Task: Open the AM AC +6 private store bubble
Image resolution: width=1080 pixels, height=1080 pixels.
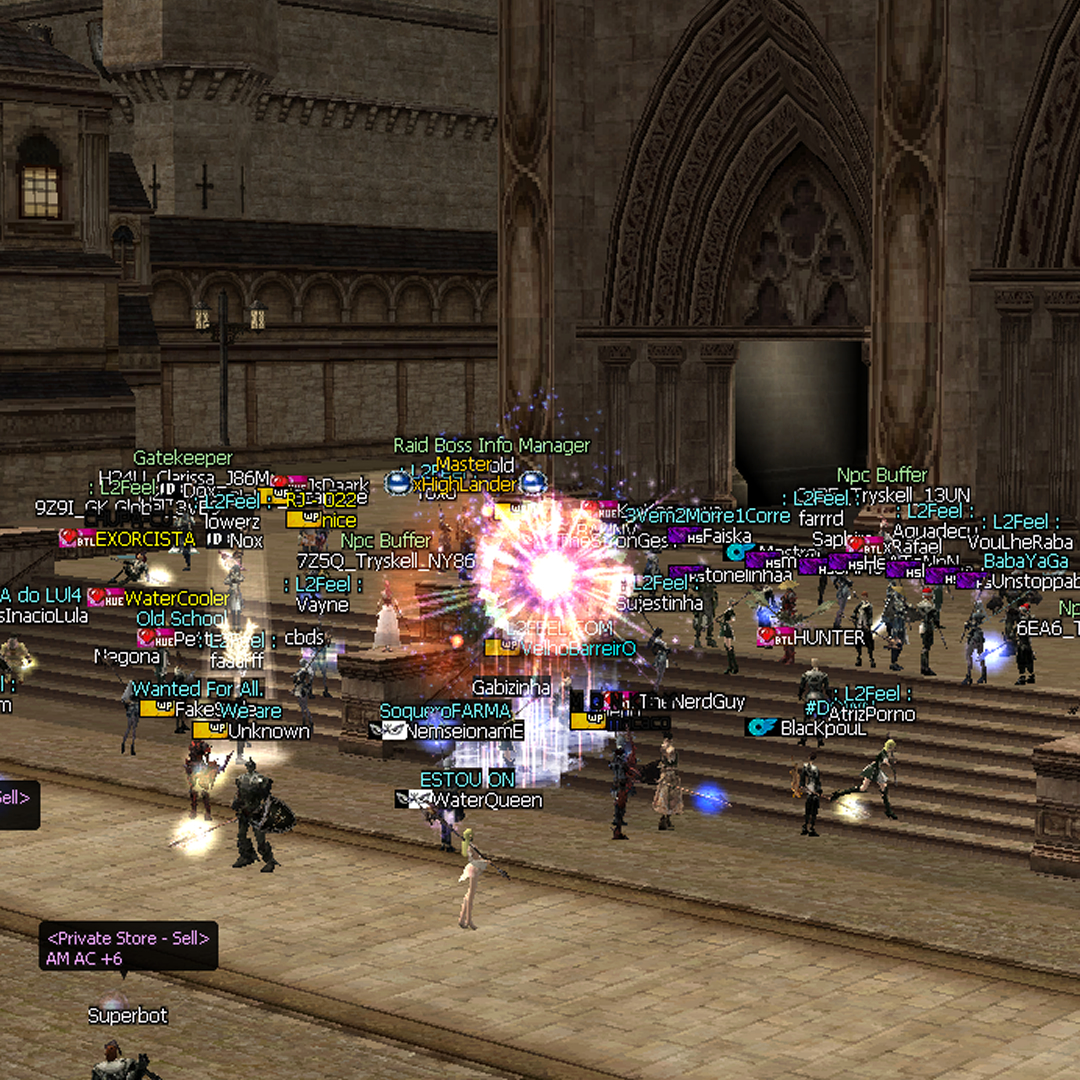Action: (128, 948)
